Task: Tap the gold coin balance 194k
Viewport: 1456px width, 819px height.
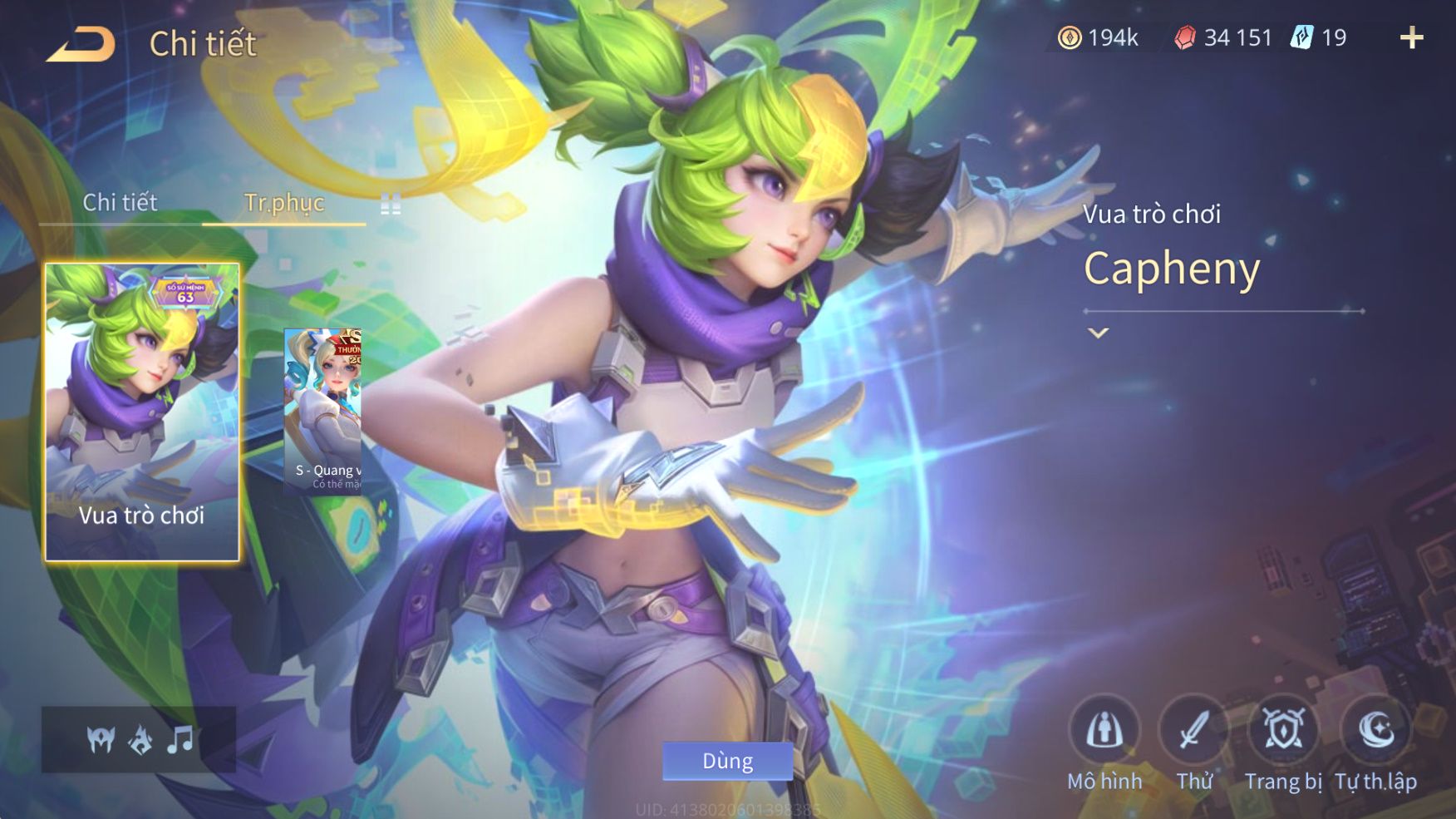Action: [1099, 37]
